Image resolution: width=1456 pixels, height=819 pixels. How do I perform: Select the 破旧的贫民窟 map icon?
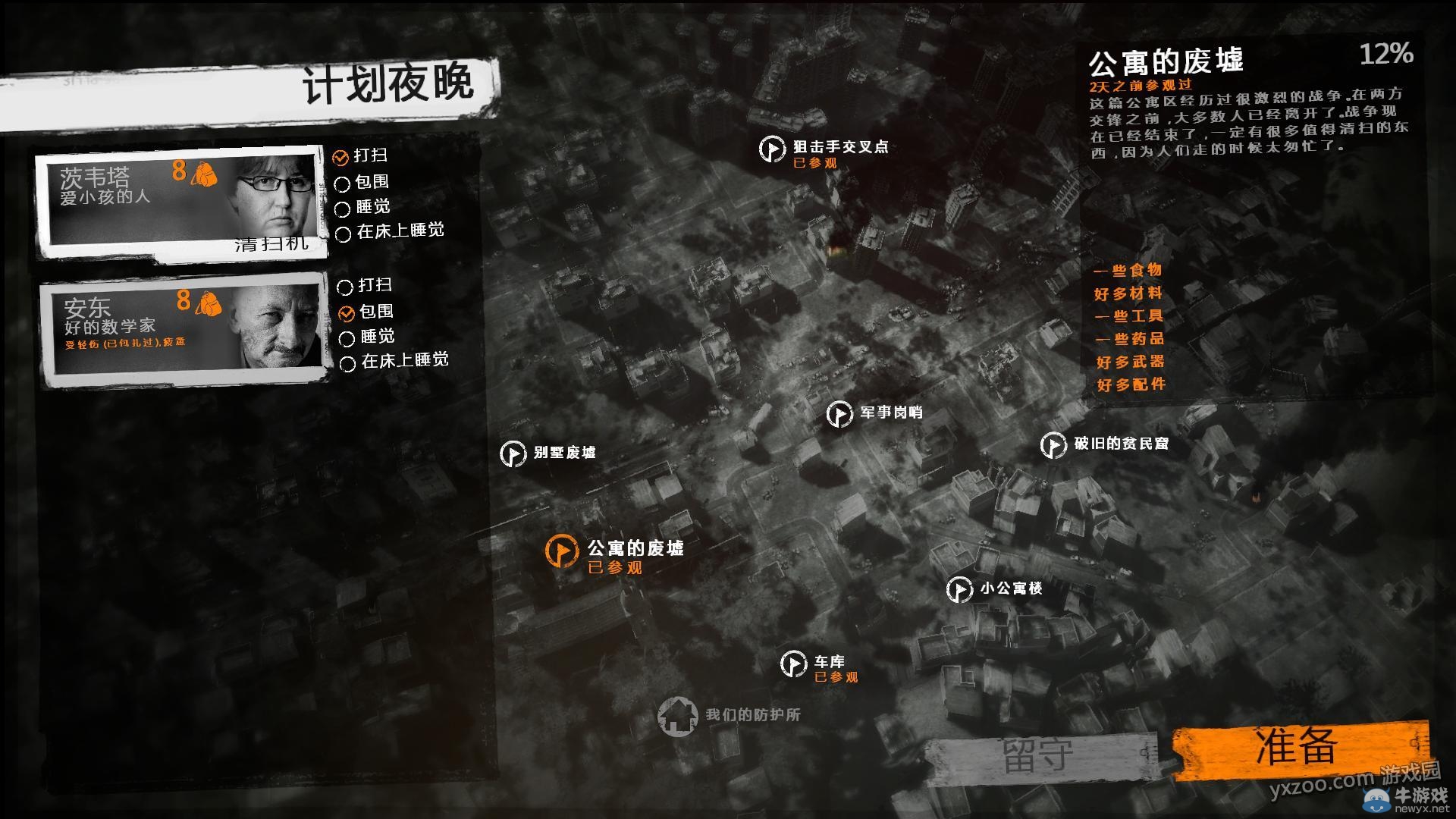(1055, 445)
